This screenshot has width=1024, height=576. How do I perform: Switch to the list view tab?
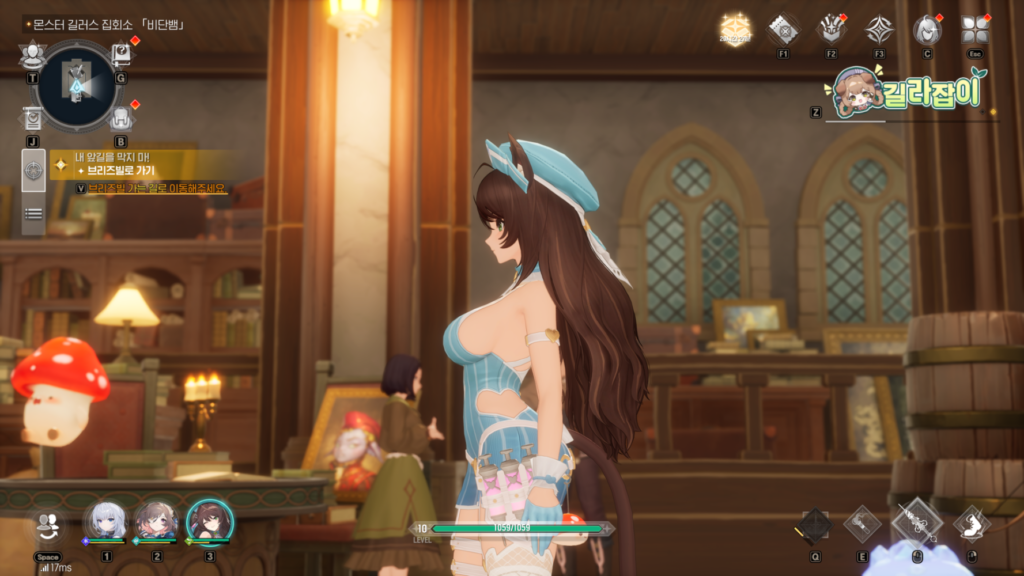pyautogui.click(x=33, y=213)
